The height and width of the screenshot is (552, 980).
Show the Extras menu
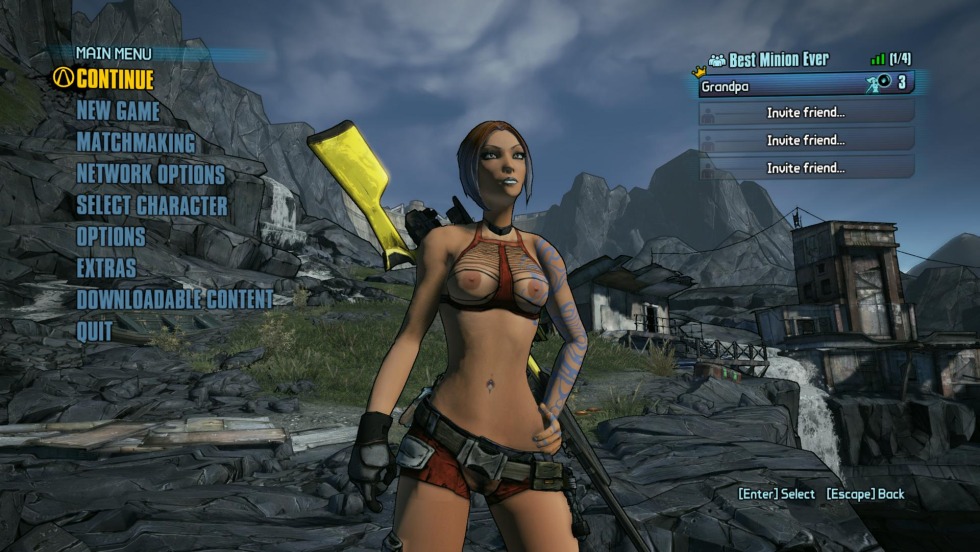point(106,268)
